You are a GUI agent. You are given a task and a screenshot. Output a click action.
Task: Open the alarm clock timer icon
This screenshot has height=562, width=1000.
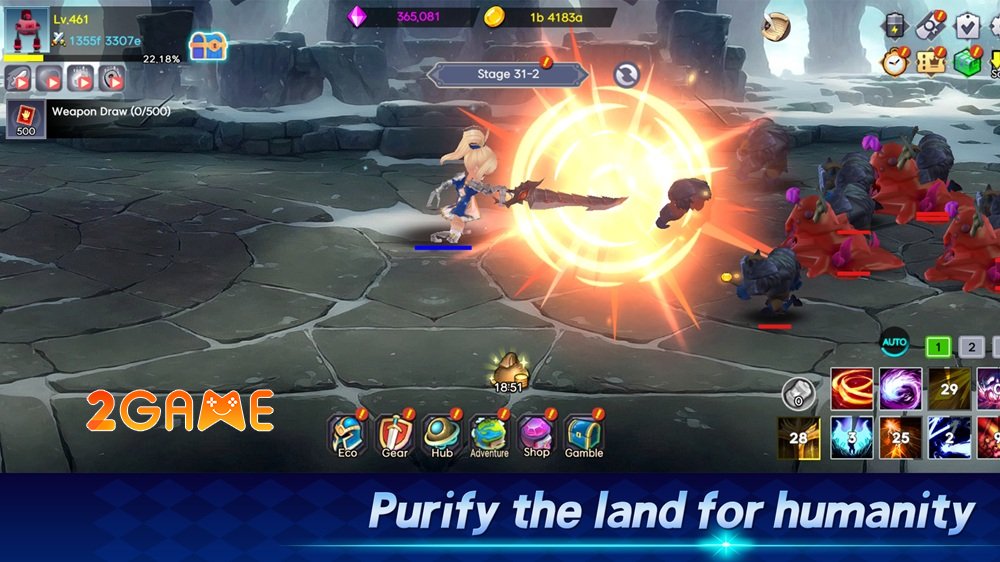click(x=894, y=62)
